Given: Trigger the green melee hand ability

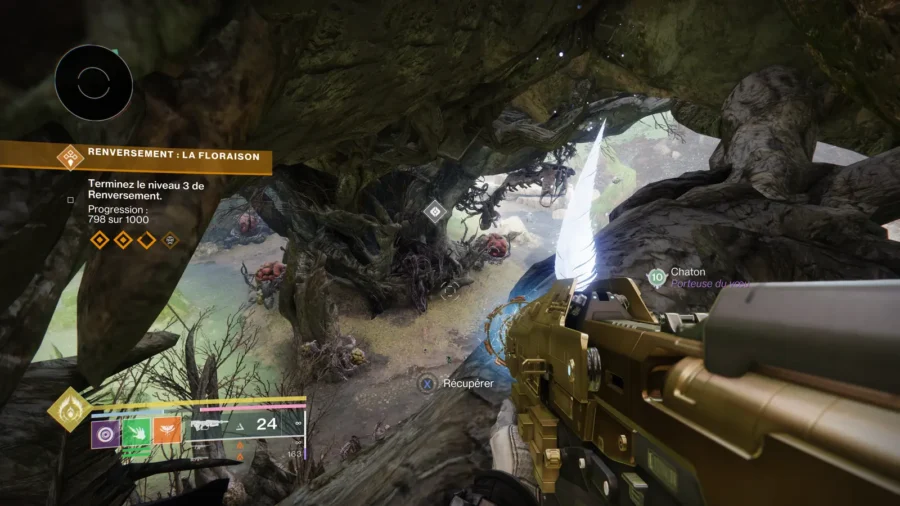Looking at the screenshot, I should [136, 433].
